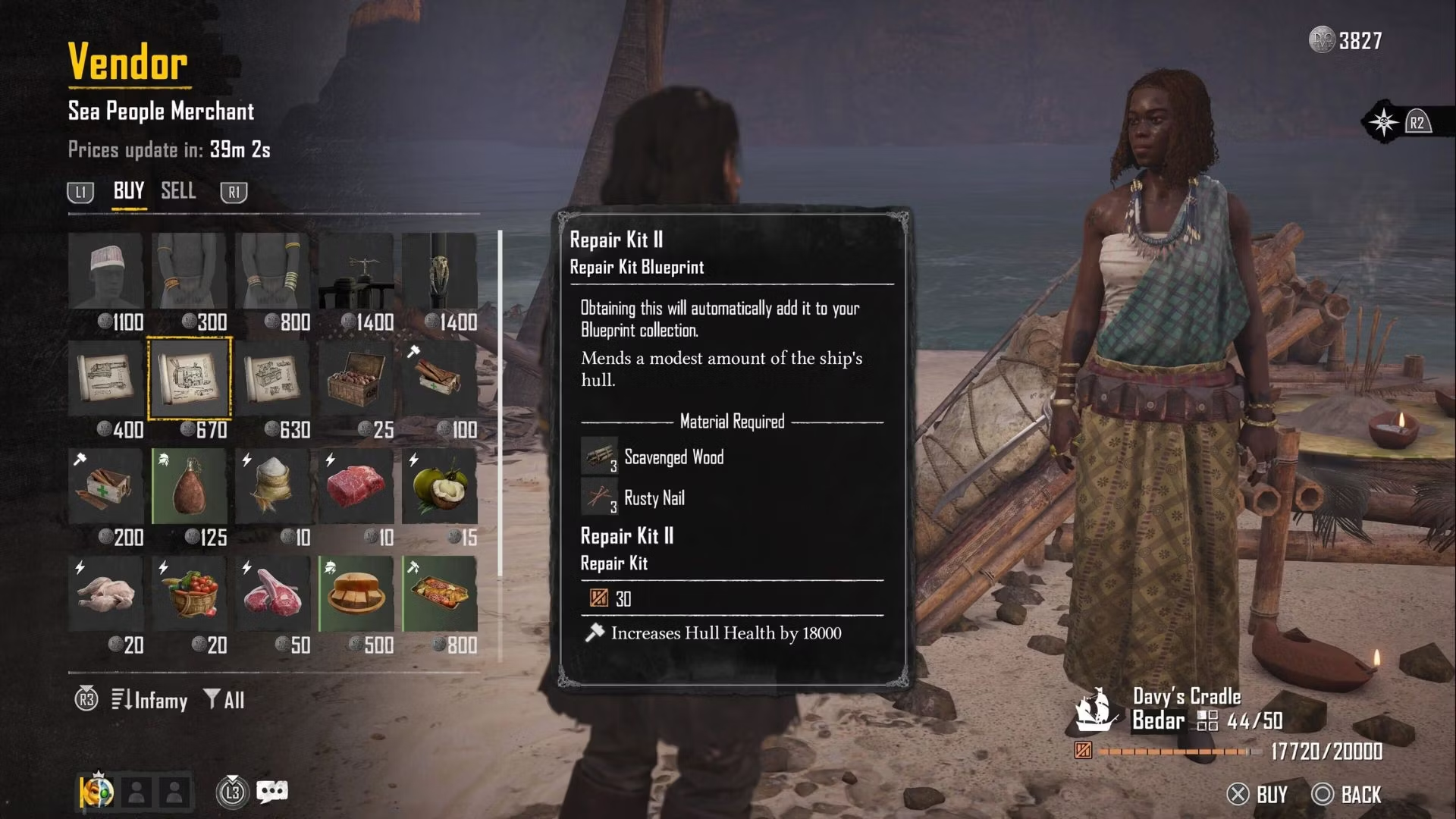The image size is (1456, 819).
Task: Pick the raw red meat for 10
Action: 356,486
